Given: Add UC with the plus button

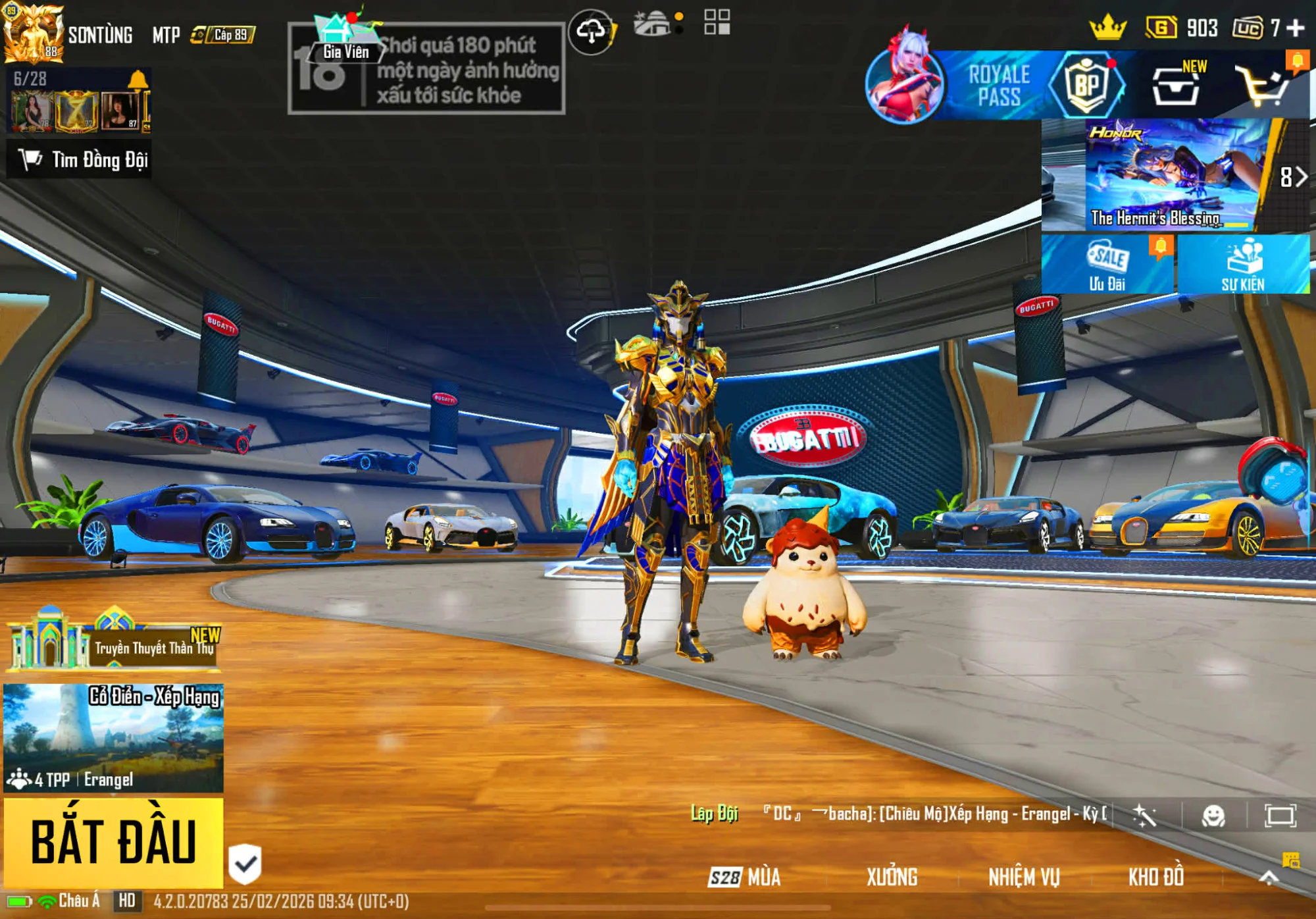Looking at the screenshot, I should 1296,28.
